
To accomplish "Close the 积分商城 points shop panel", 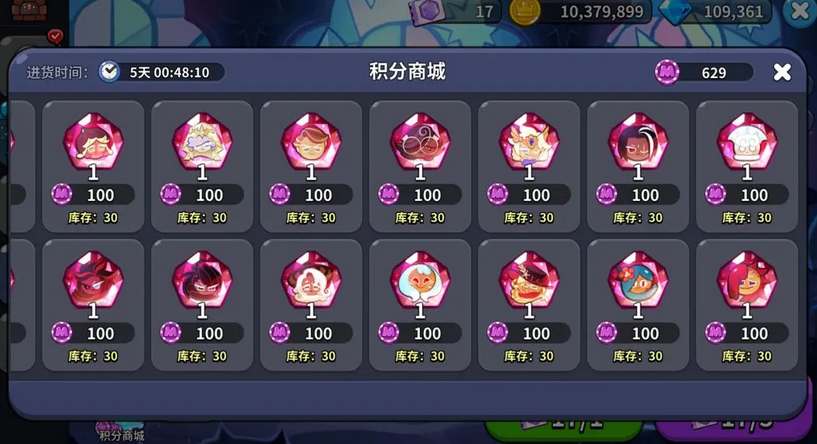I will [x=782, y=72].
